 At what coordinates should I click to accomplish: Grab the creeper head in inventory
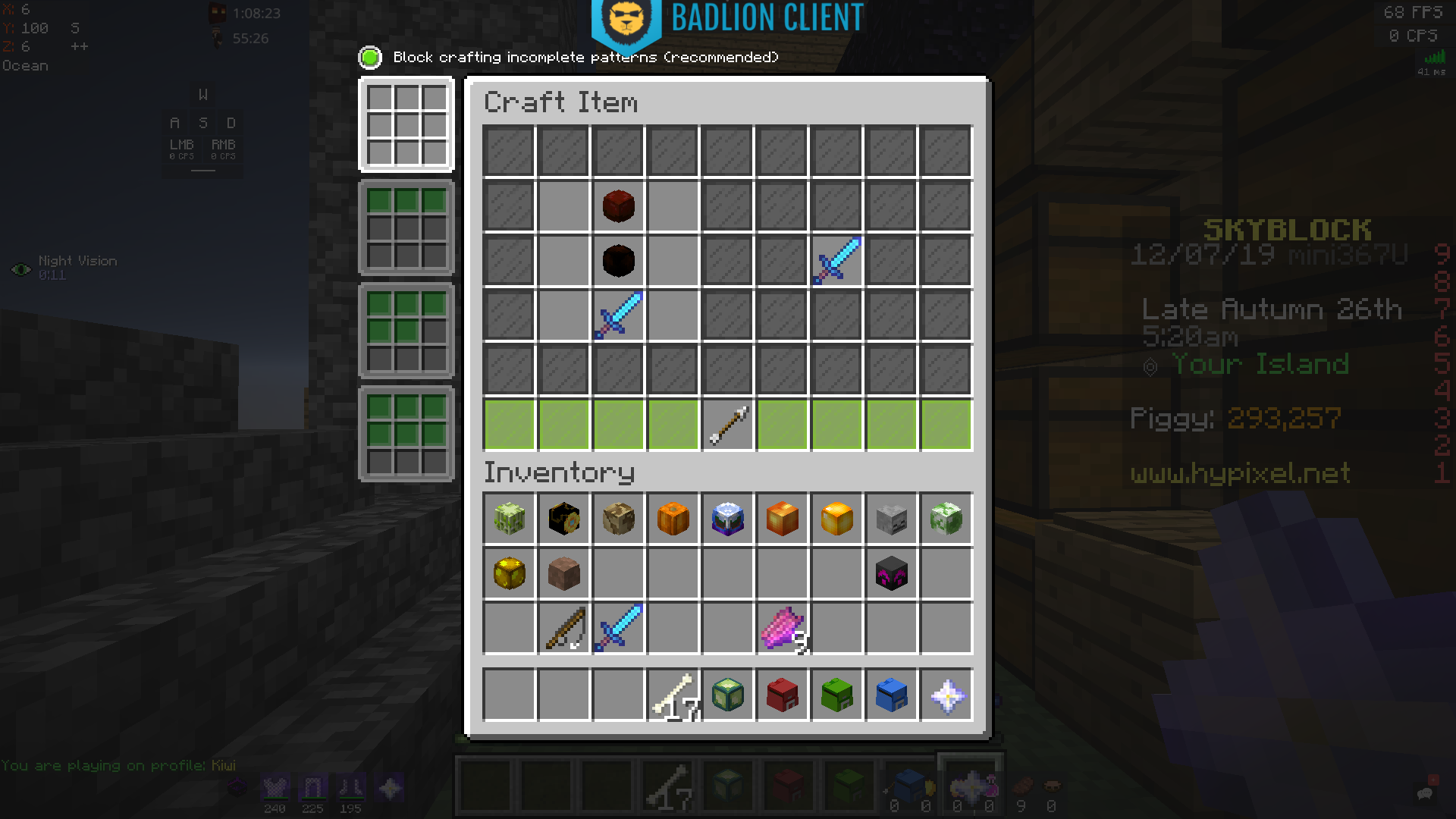click(x=946, y=519)
